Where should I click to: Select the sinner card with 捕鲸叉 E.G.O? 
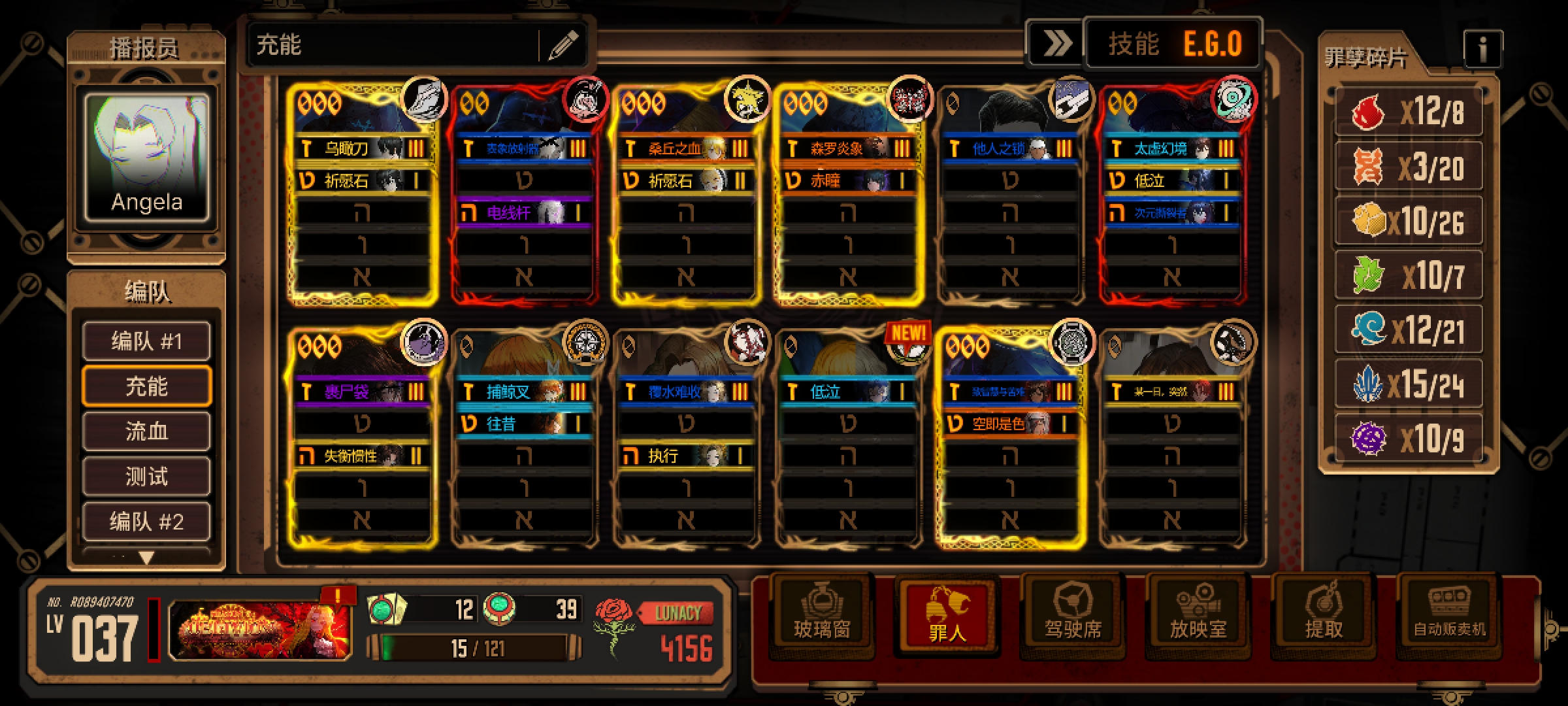pyautogui.click(x=524, y=438)
